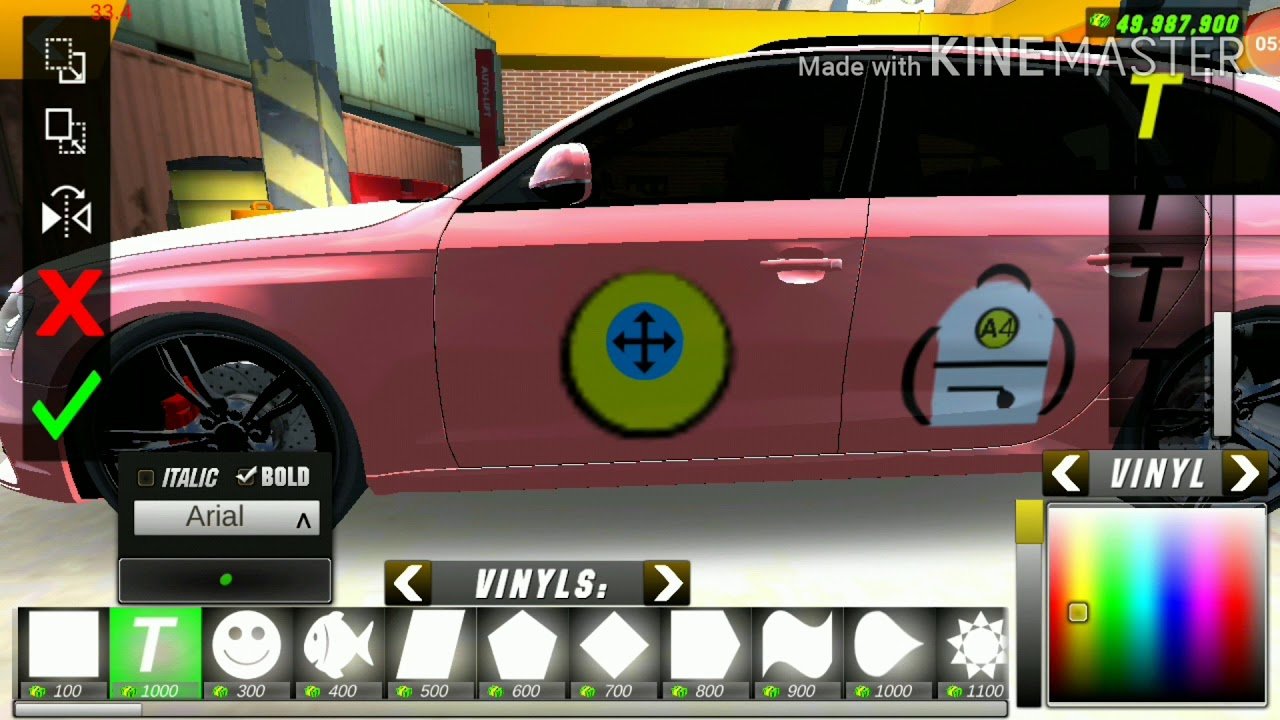
Task: Select the white square vinyl costing 100
Action: click(x=64, y=645)
